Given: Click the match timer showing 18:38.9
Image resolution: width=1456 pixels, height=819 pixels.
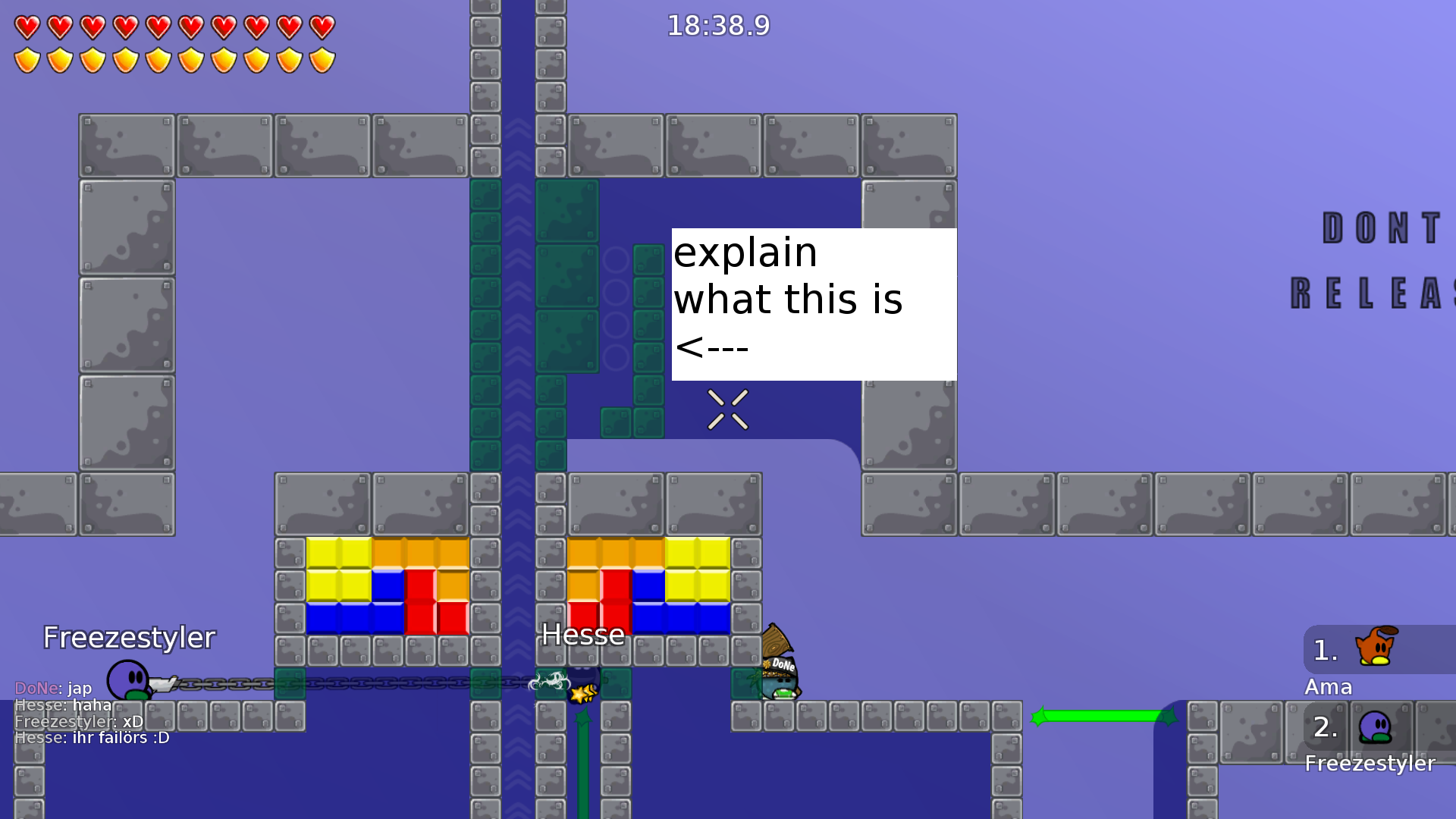Looking at the screenshot, I should tap(717, 25).
